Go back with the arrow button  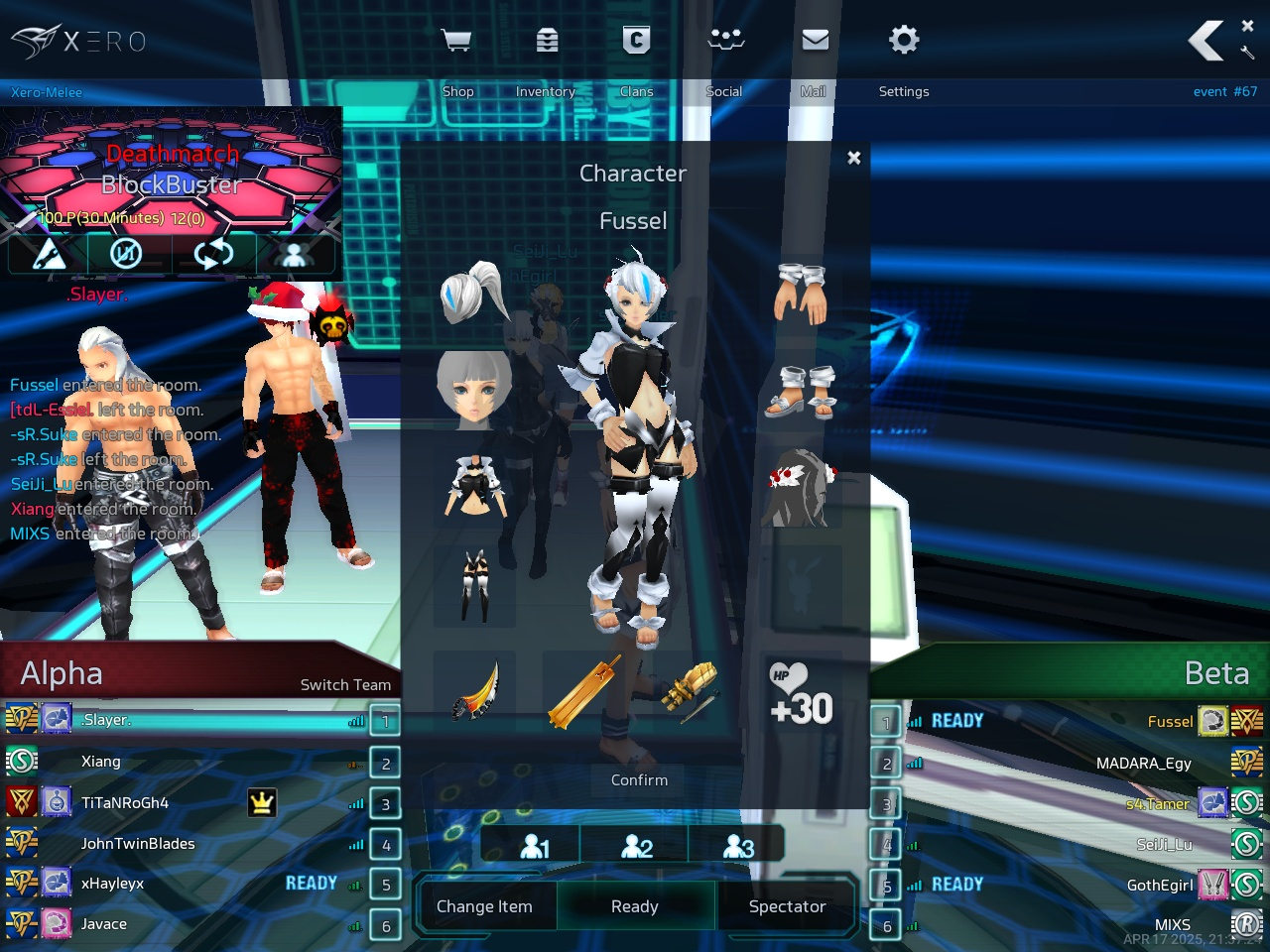click(1206, 42)
